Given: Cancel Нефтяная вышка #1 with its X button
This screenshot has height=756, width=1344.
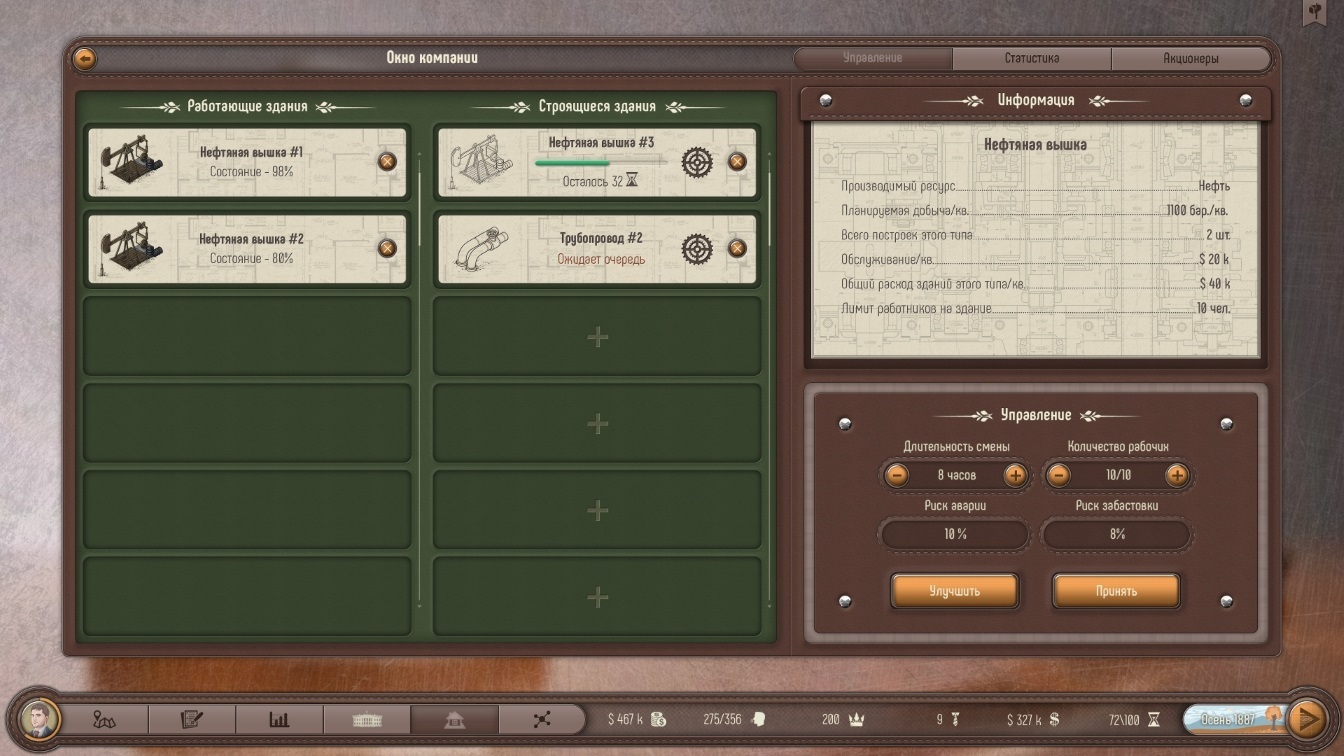Looking at the screenshot, I should click(x=387, y=161).
